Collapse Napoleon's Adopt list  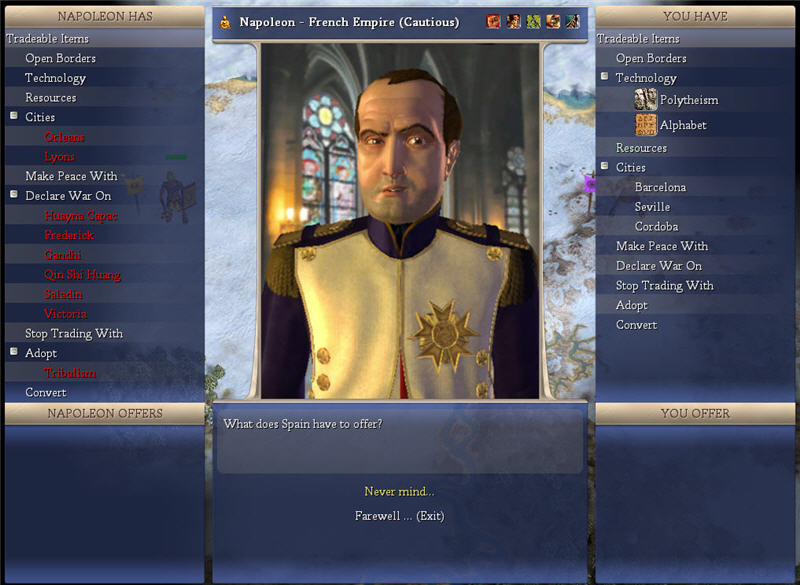point(14,352)
